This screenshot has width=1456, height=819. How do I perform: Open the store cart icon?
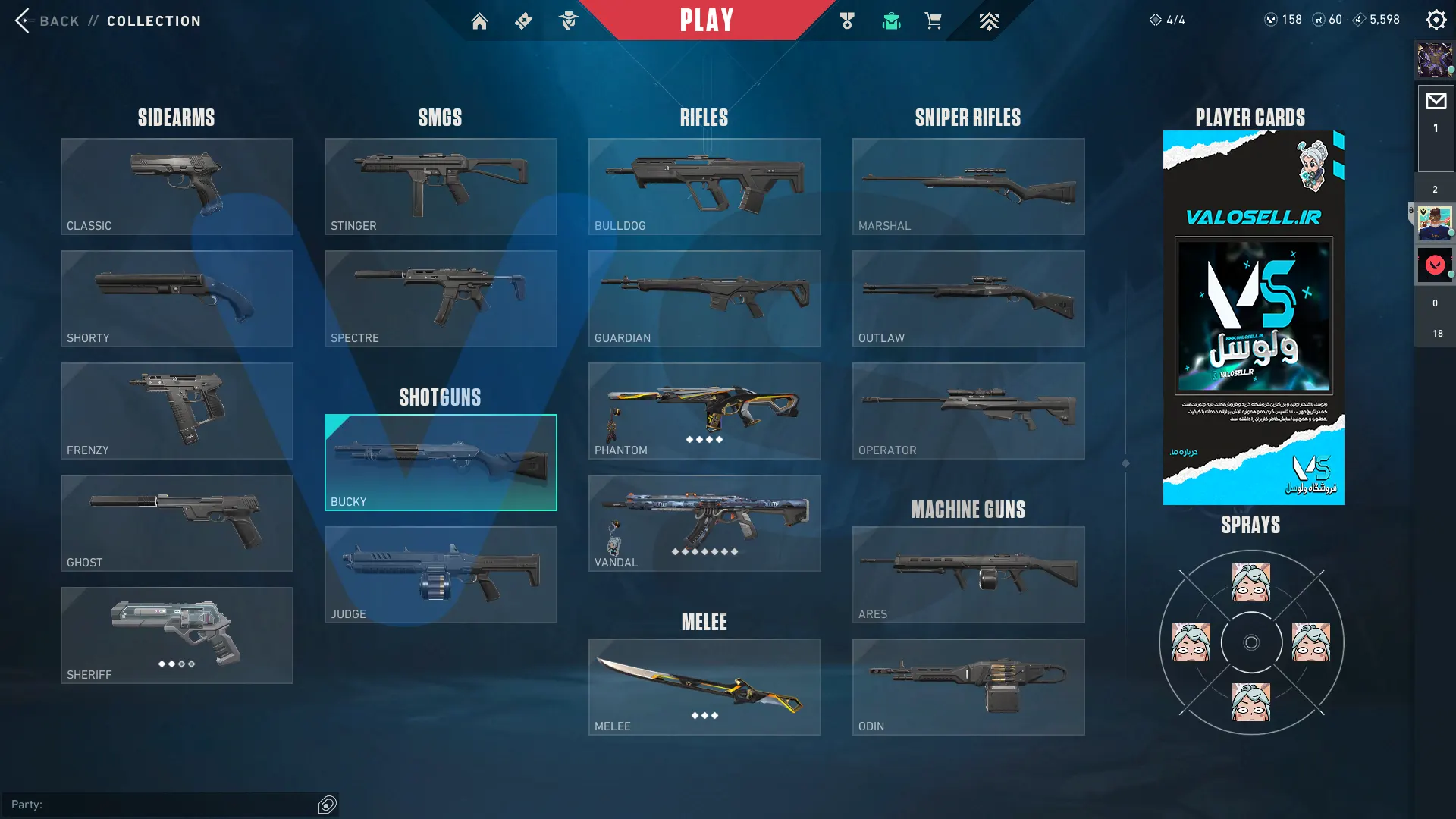click(x=933, y=21)
